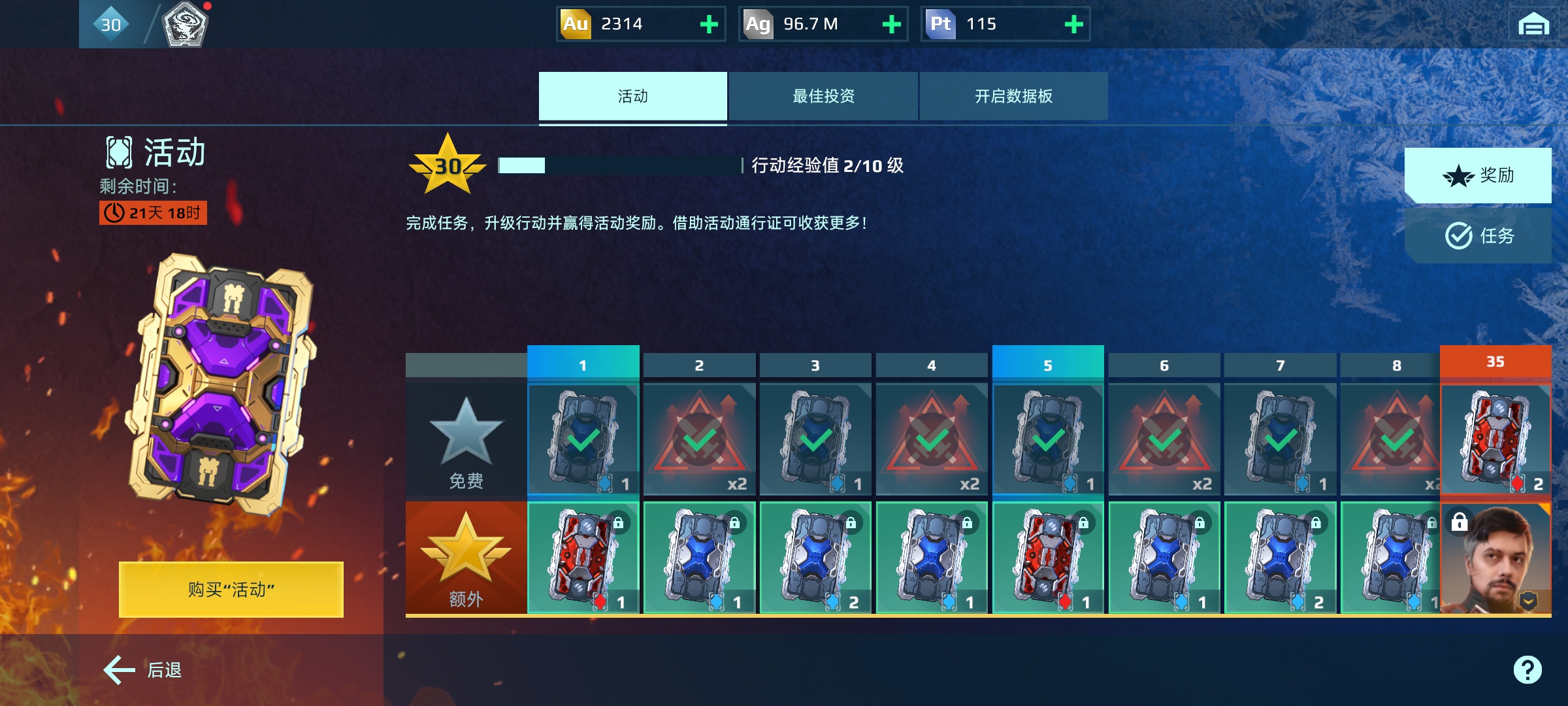1568x706 pixels.
Task: Click the level 30 star badge
Action: [x=448, y=167]
